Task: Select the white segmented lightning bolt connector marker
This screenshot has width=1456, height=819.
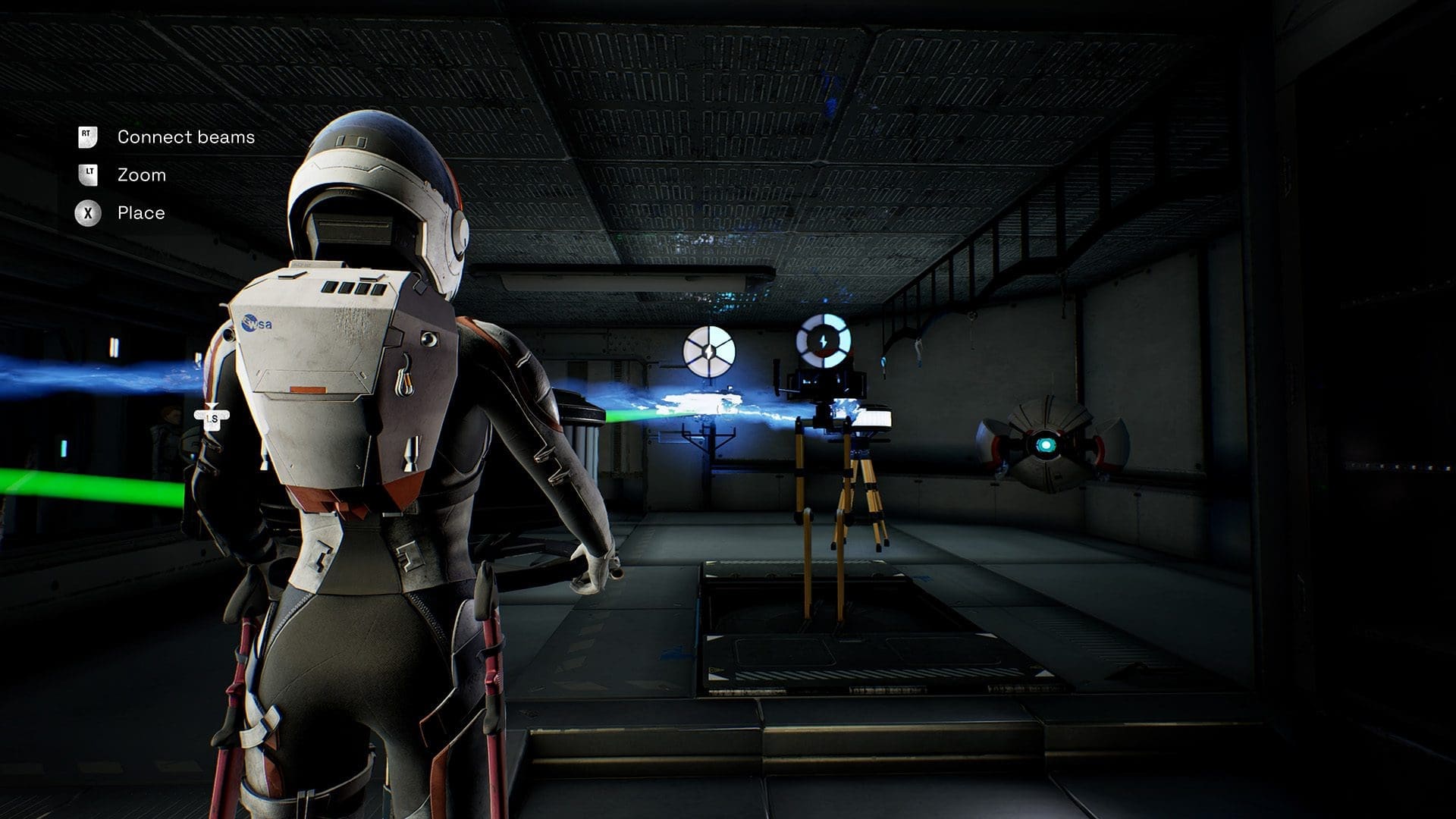Action: (x=708, y=351)
